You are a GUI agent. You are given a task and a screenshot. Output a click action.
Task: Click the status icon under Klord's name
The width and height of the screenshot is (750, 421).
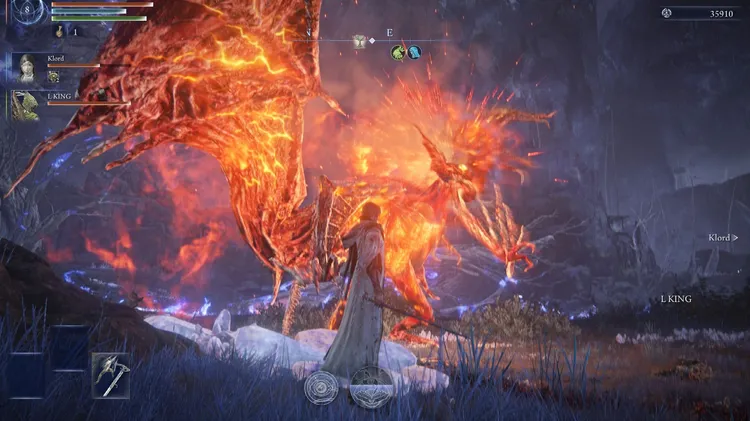(54, 77)
